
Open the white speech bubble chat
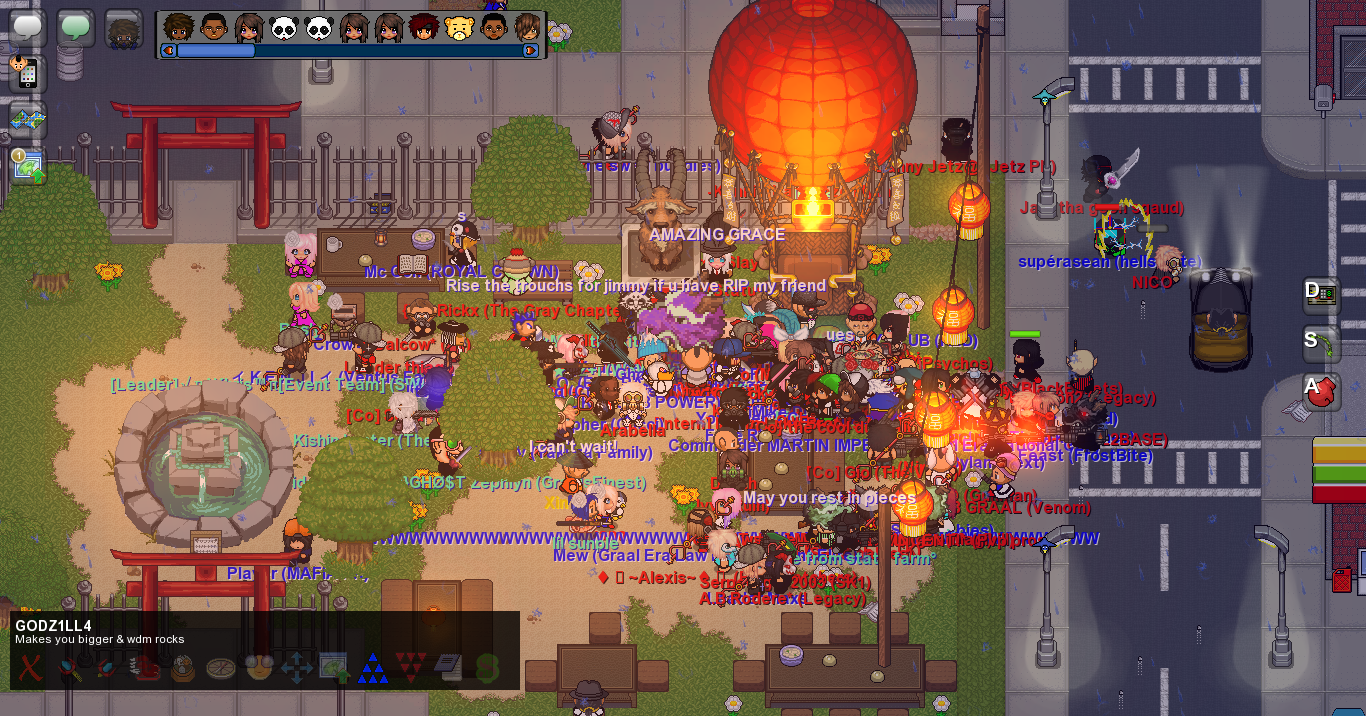[x=28, y=27]
